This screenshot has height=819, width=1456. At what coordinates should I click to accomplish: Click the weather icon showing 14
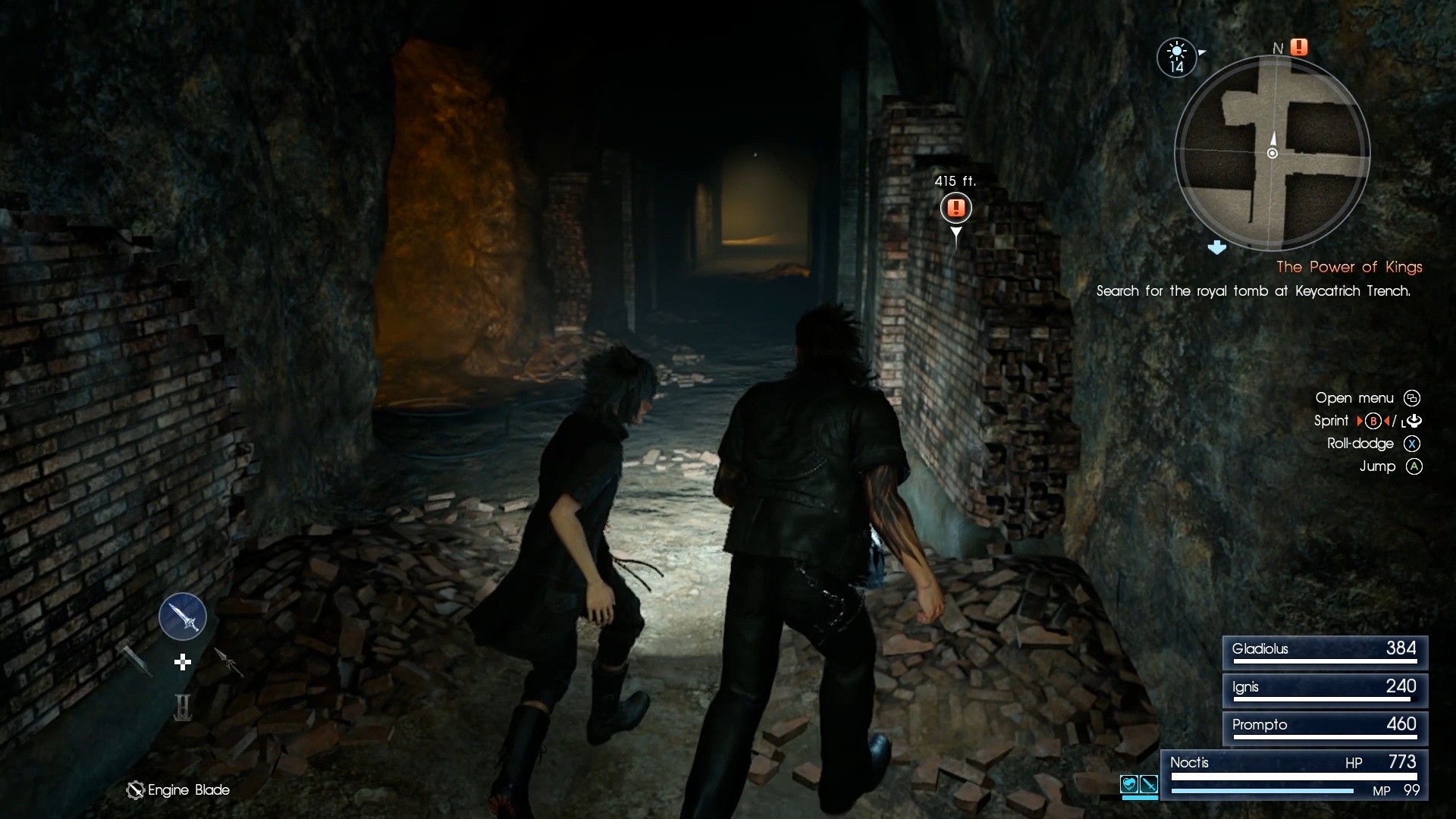point(1176,57)
